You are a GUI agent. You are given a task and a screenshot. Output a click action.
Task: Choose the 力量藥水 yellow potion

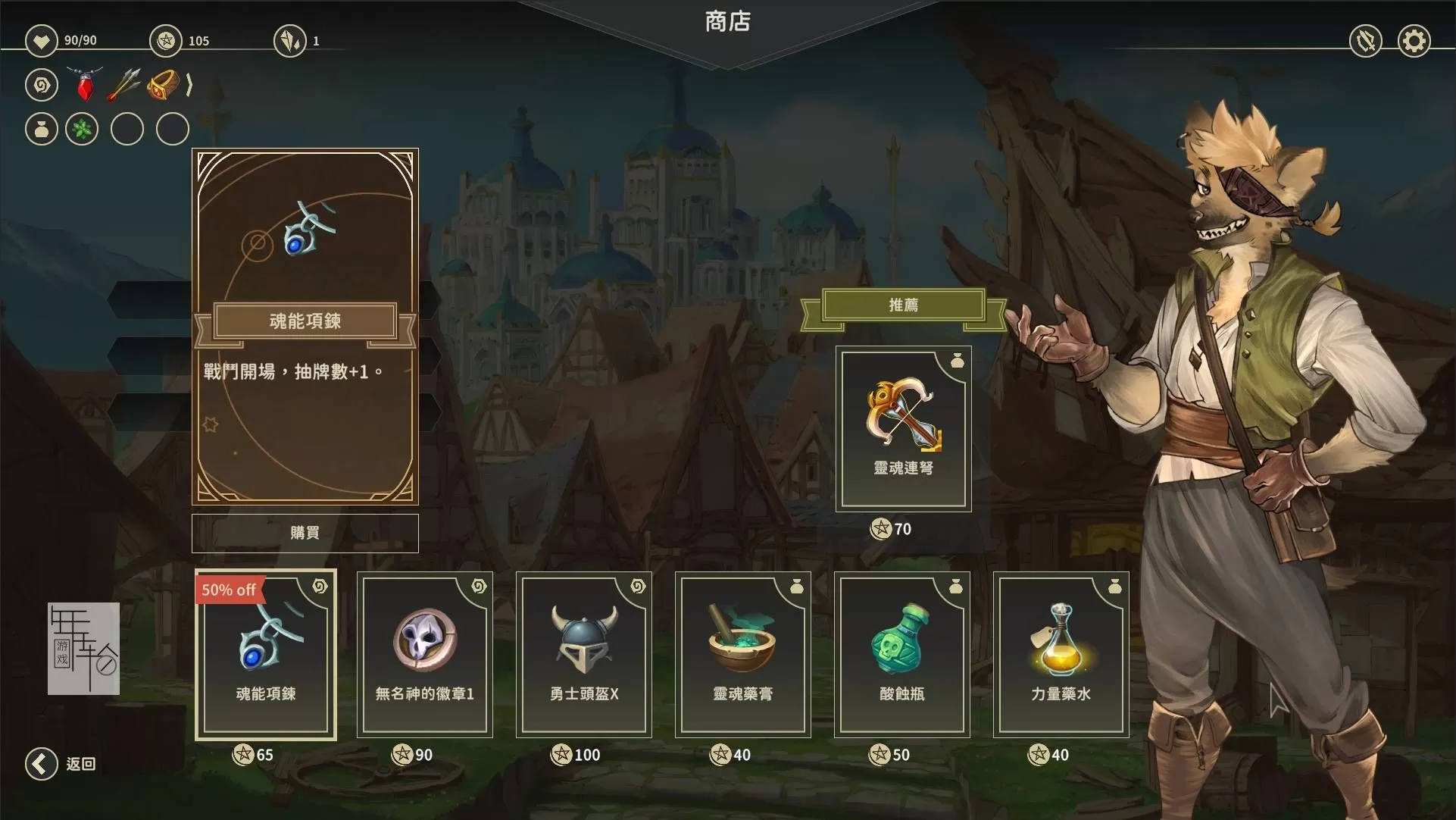pos(1061,655)
